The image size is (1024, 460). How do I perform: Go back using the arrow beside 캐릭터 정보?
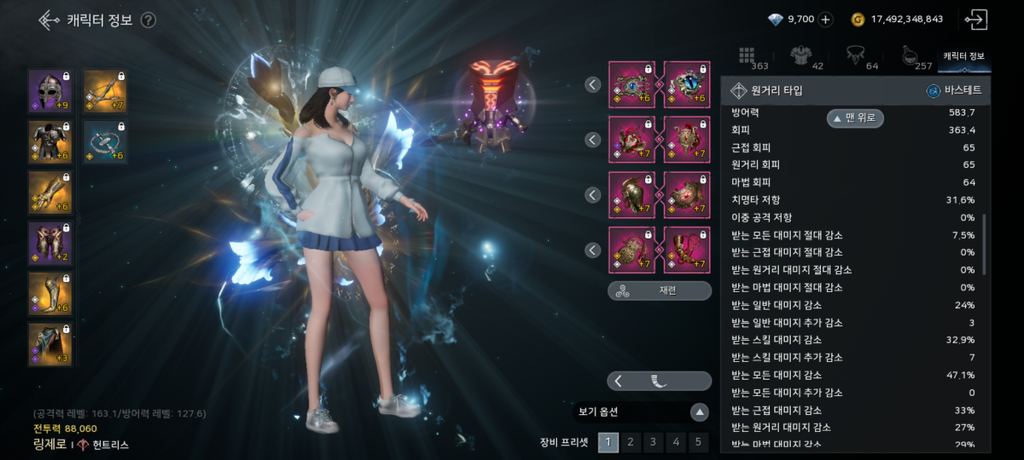[x=49, y=20]
